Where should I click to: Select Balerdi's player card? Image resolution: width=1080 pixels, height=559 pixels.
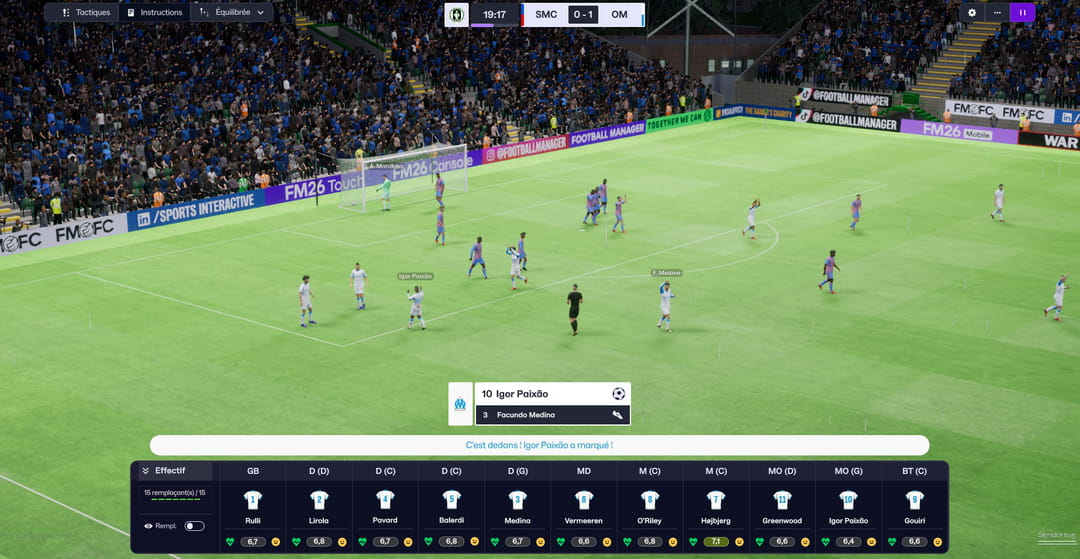(x=451, y=500)
